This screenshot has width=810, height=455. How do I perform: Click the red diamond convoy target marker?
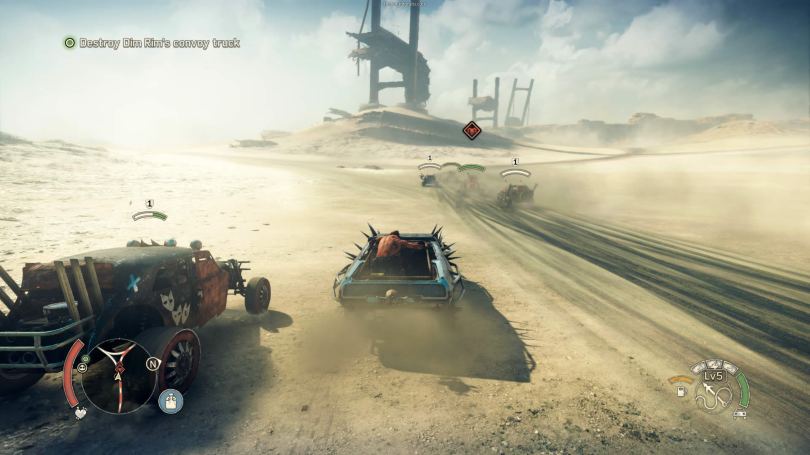coord(472,130)
